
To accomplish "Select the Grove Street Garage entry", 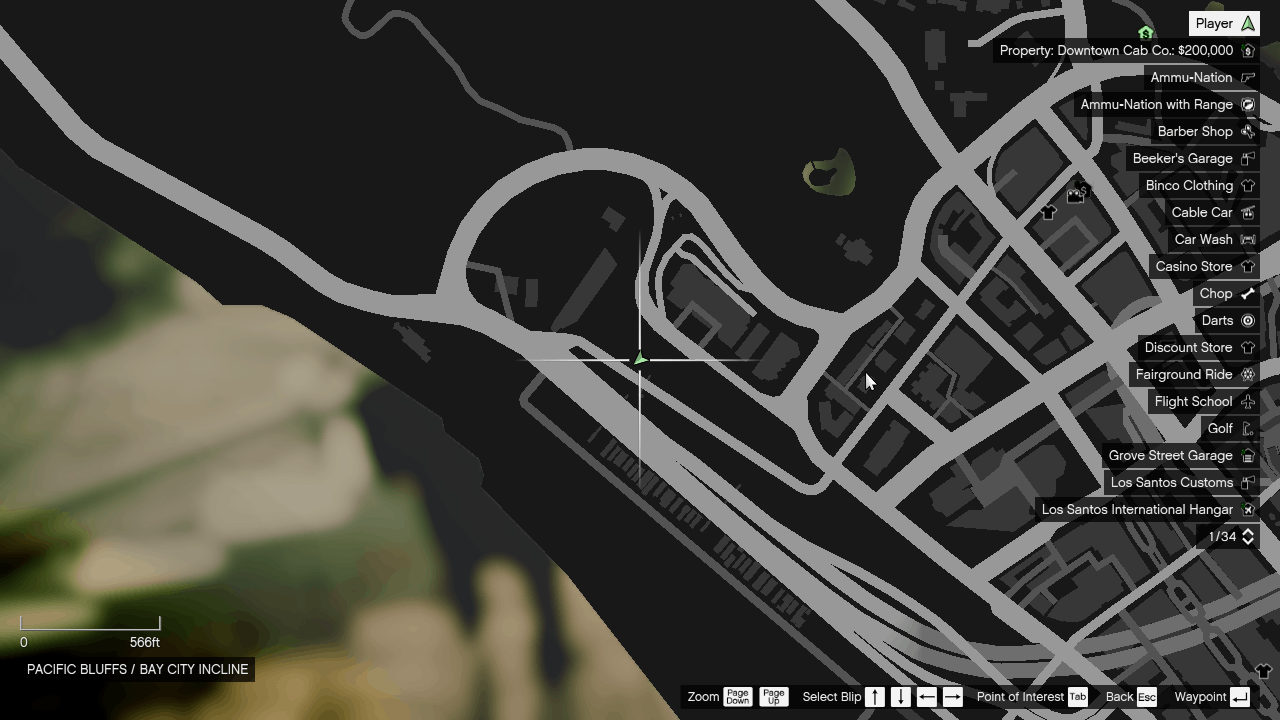I will (x=1171, y=455).
